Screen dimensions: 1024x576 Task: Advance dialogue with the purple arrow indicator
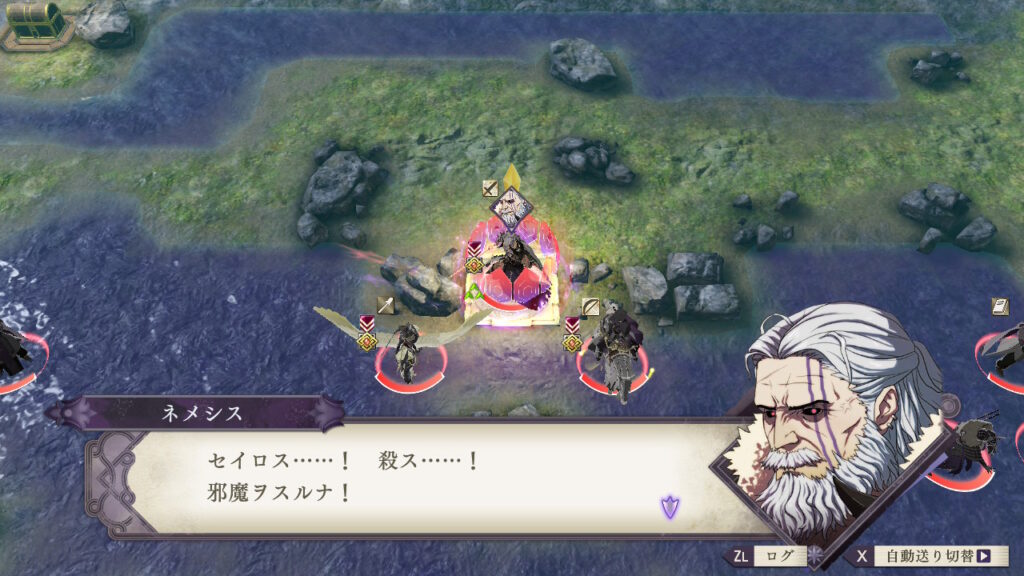click(669, 507)
